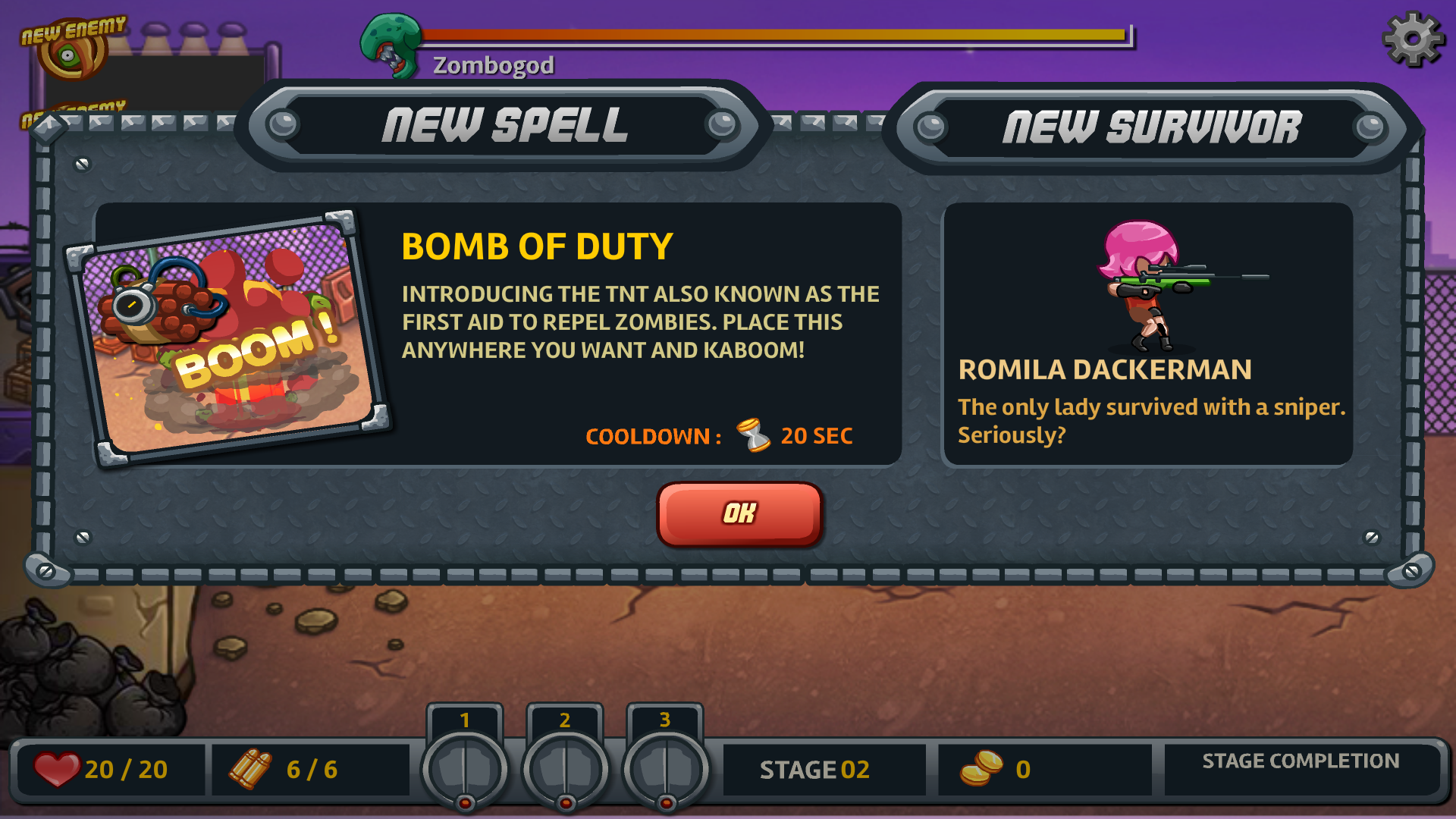Click the heart health icon

tap(59, 768)
